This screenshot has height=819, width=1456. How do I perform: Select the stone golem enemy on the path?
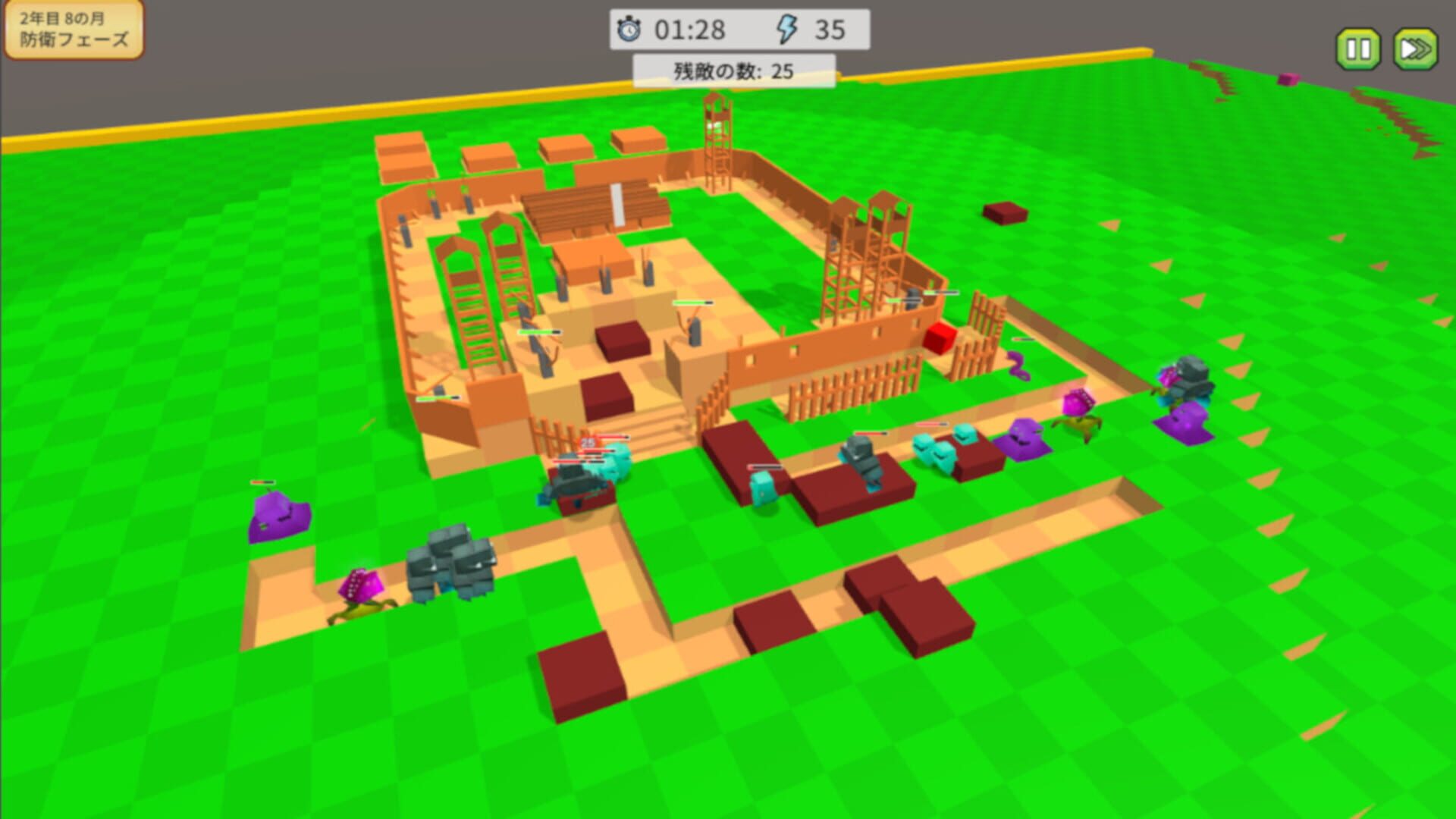(x=451, y=565)
